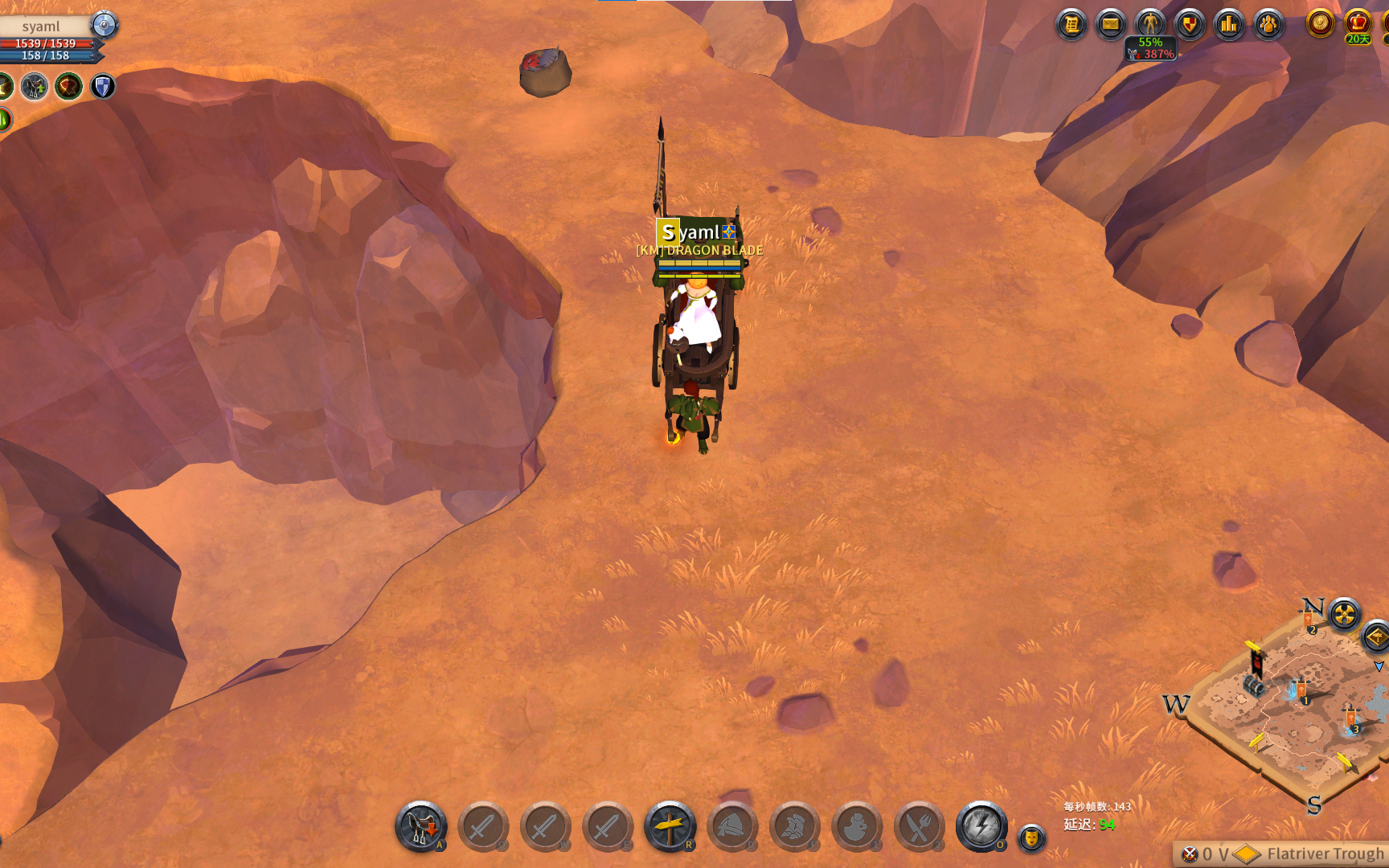The width and height of the screenshot is (1389, 868).
Task: Click the syaml player name plate
Action: point(41,27)
